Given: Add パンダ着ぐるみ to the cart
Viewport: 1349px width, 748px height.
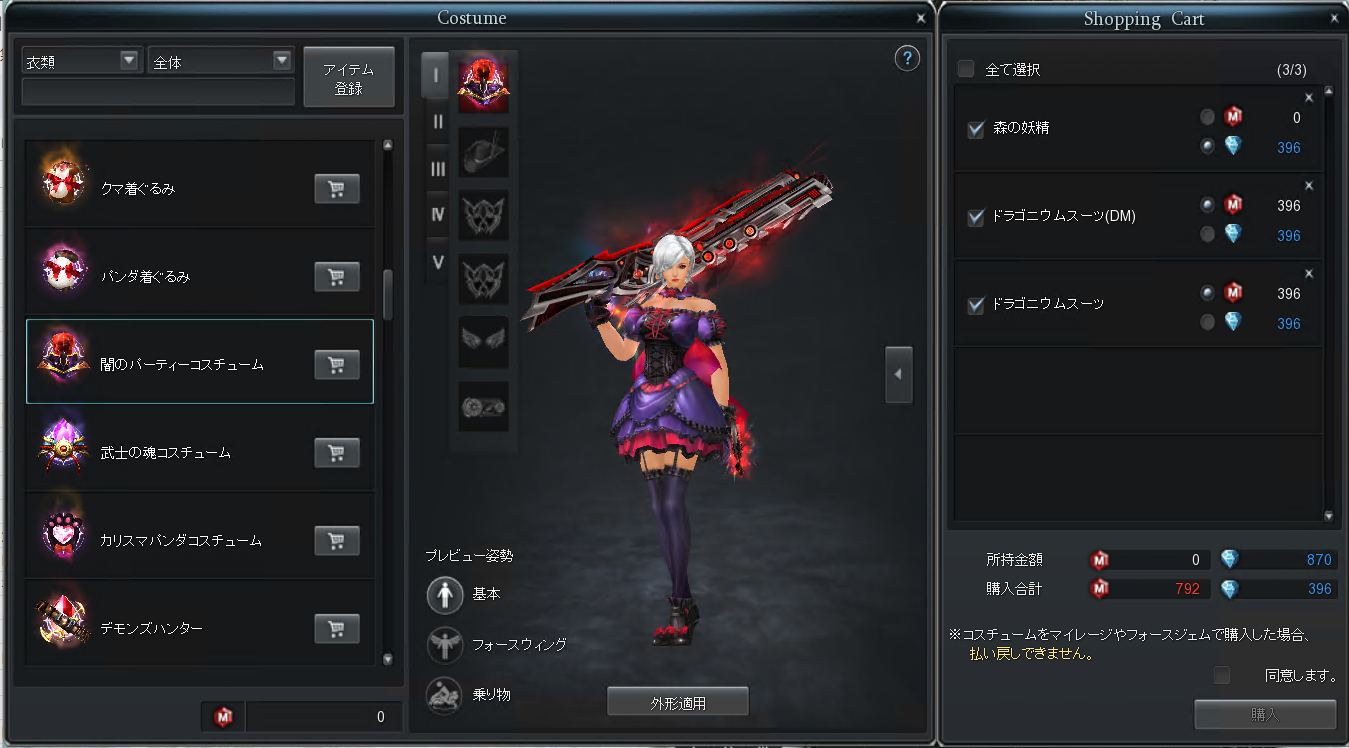Looking at the screenshot, I should pyautogui.click(x=337, y=277).
